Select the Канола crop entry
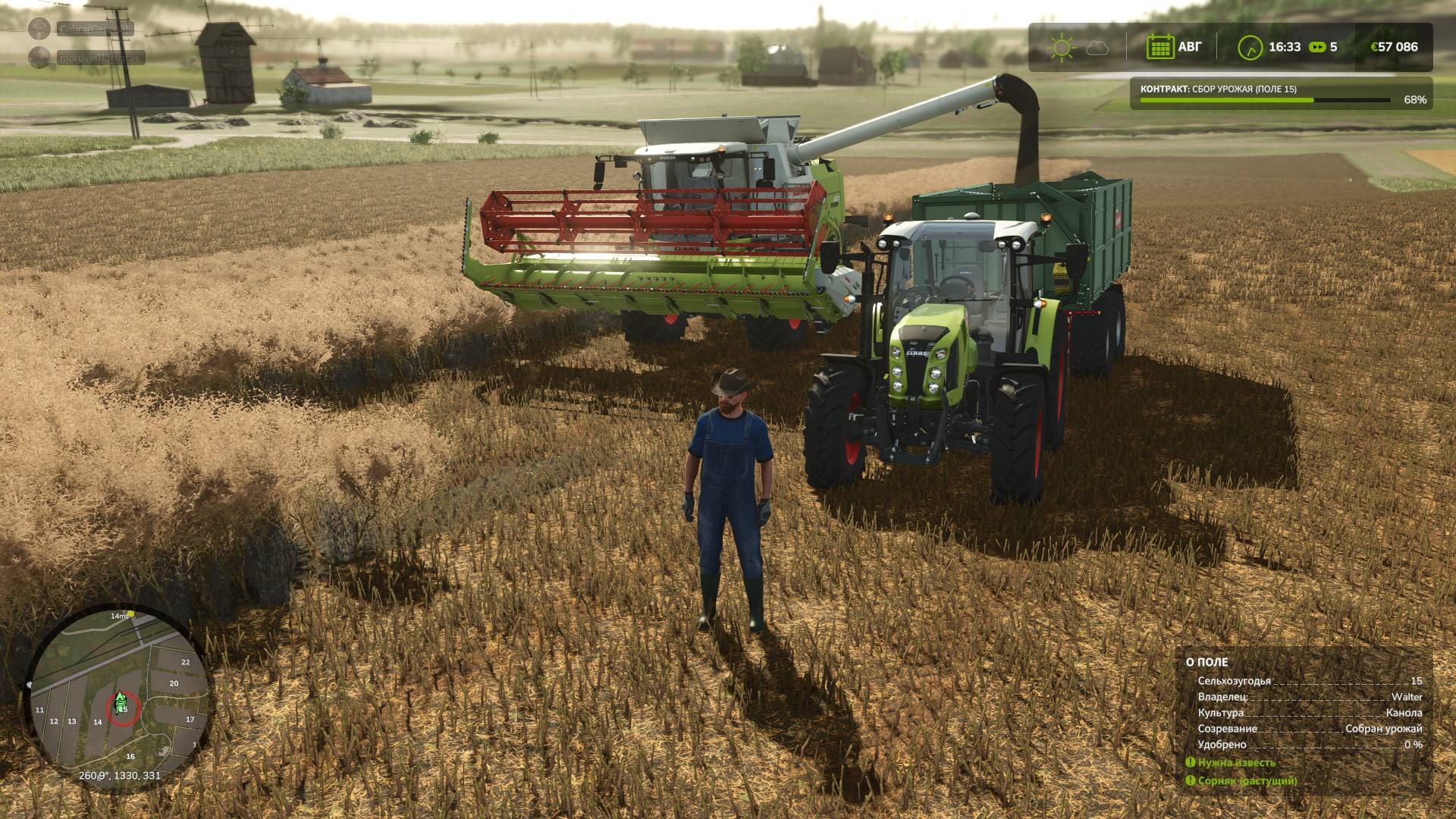The width and height of the screenshot is (1456, 819). click(1403, 714)
